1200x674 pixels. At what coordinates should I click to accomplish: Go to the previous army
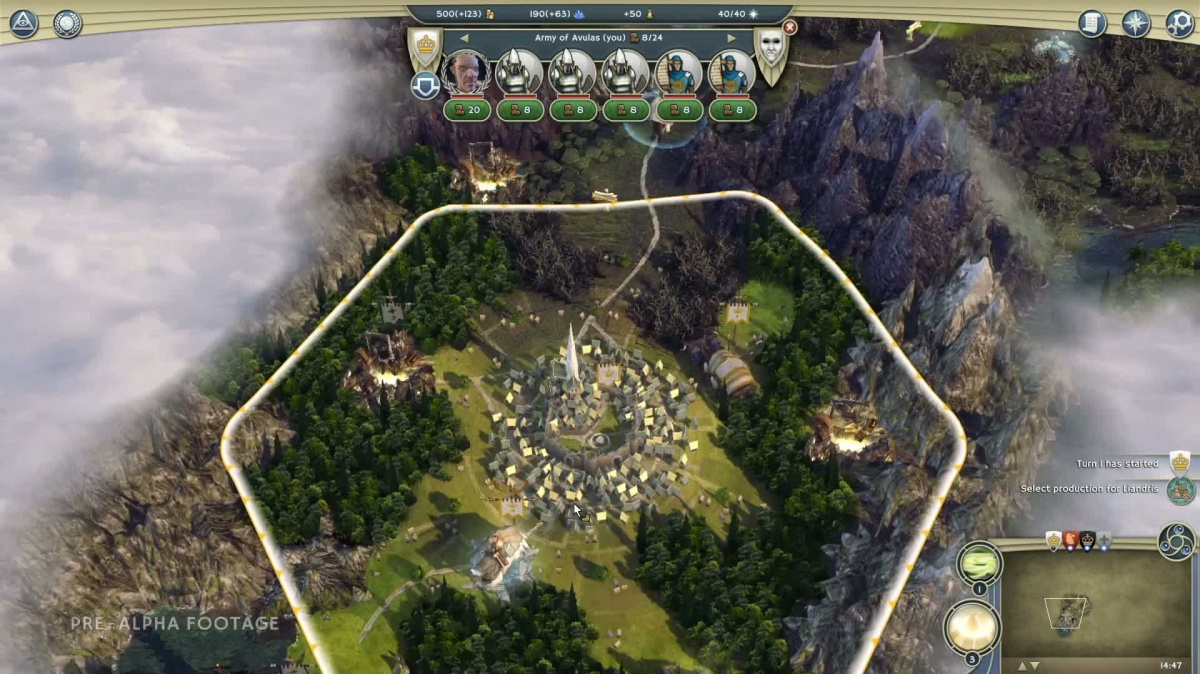[464, 38]
